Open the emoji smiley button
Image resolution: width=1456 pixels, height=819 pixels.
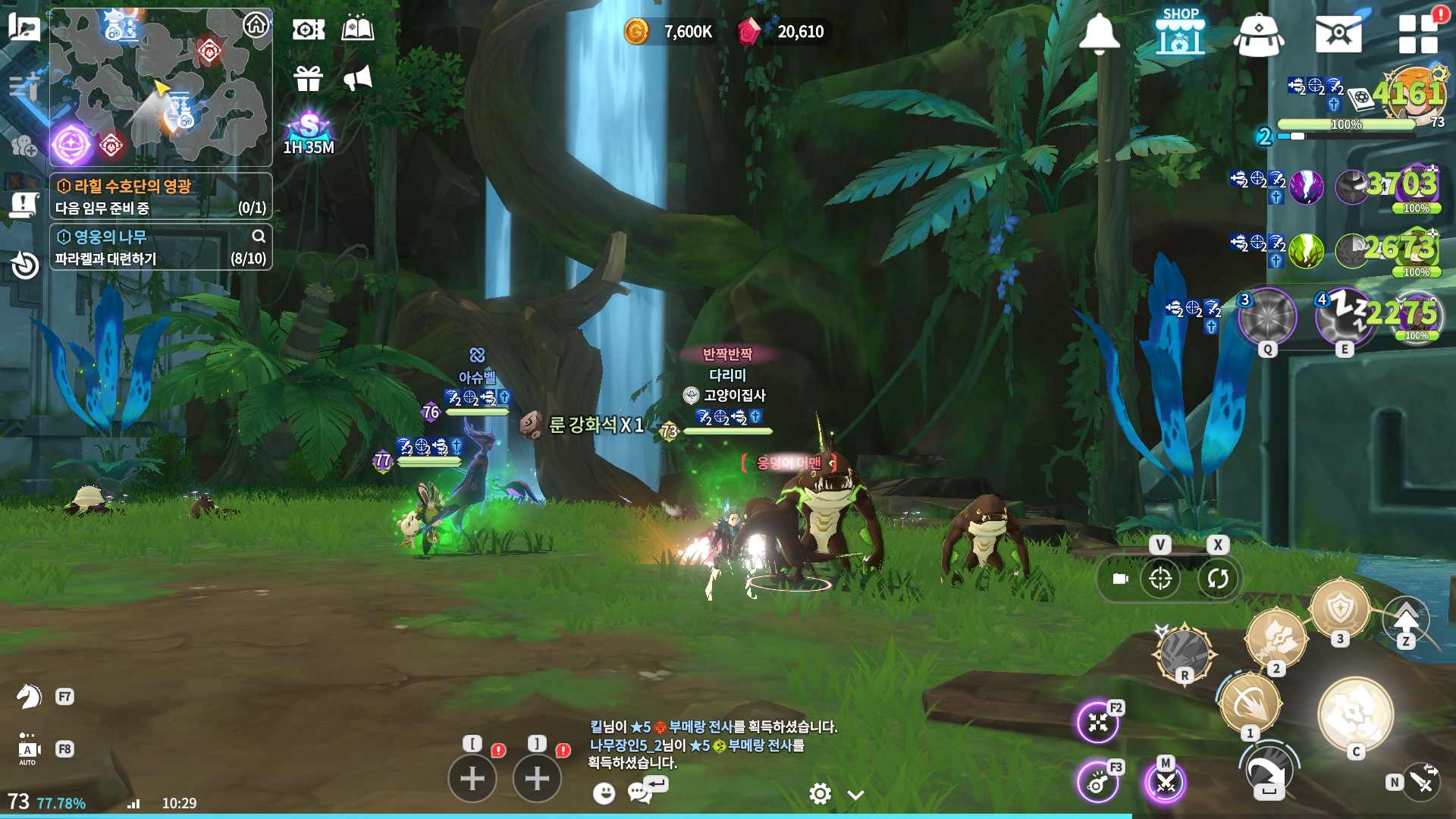point(604,793)
